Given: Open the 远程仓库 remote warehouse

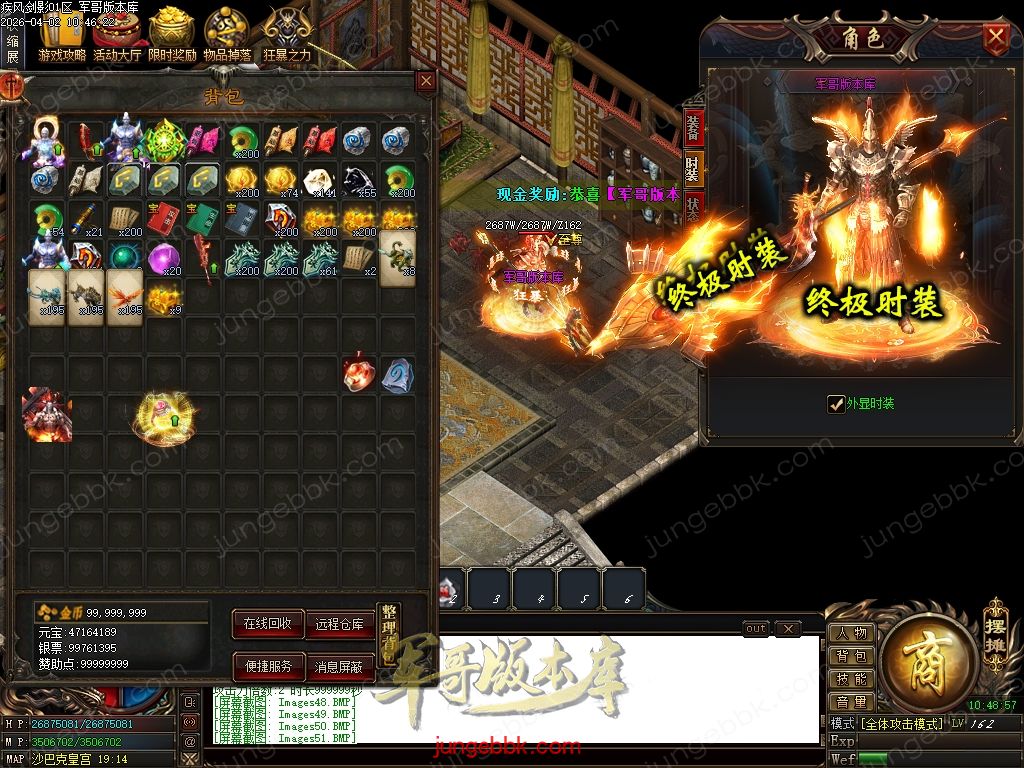Looking at the screenshot, I should 338,623.
